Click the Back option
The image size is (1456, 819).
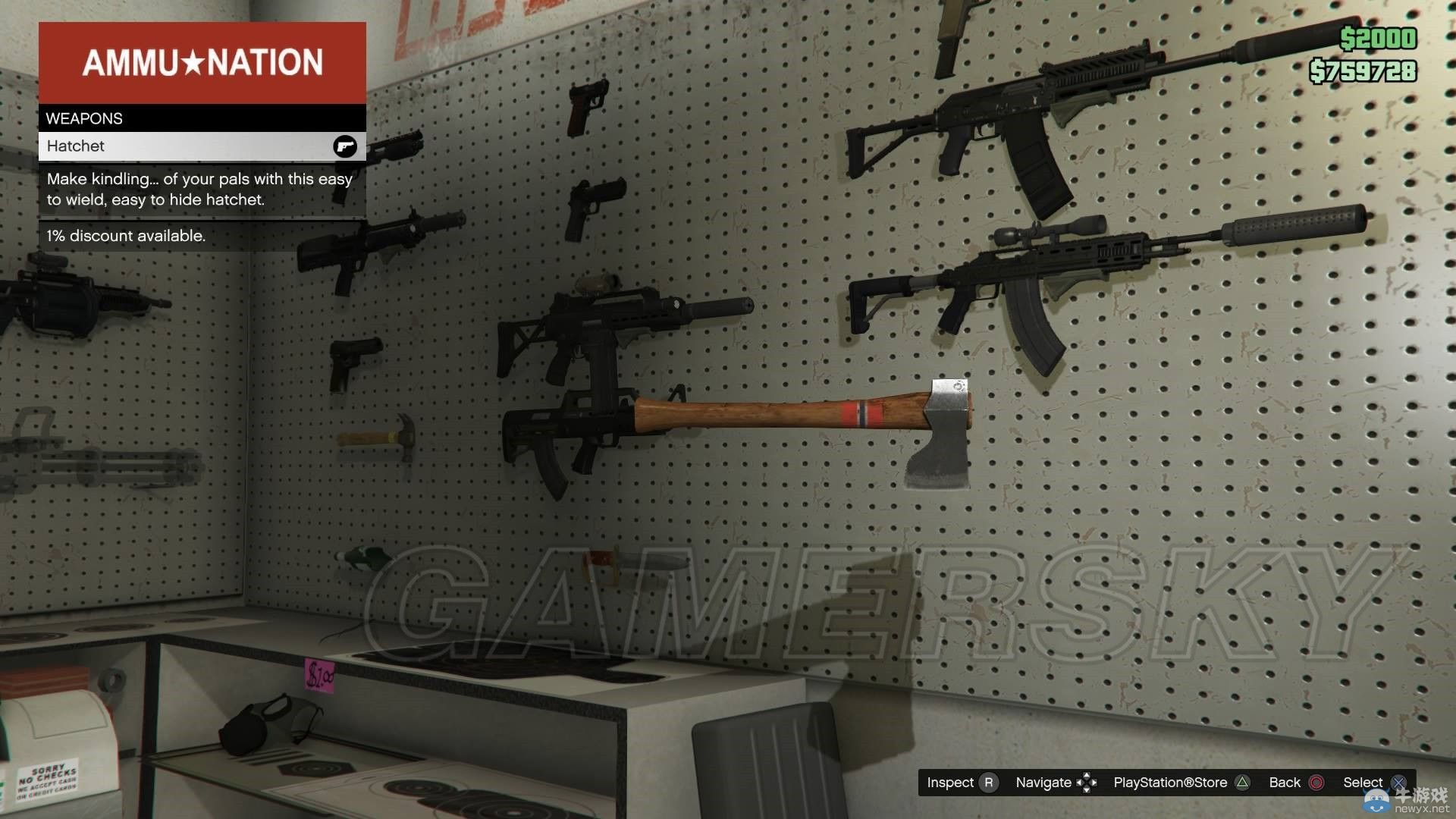[1285, 782]
